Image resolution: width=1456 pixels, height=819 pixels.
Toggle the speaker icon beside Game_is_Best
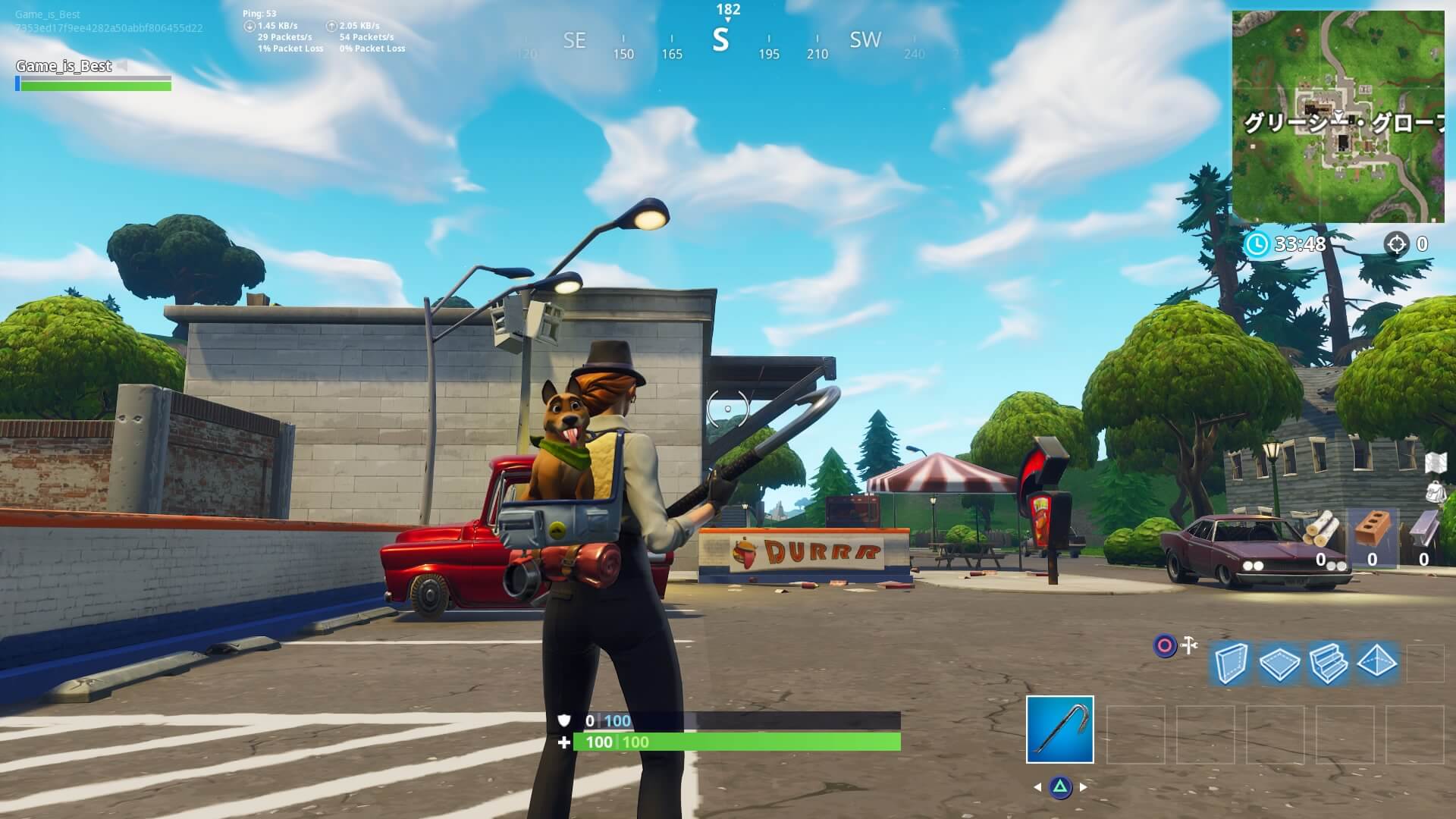click(122, 67)
